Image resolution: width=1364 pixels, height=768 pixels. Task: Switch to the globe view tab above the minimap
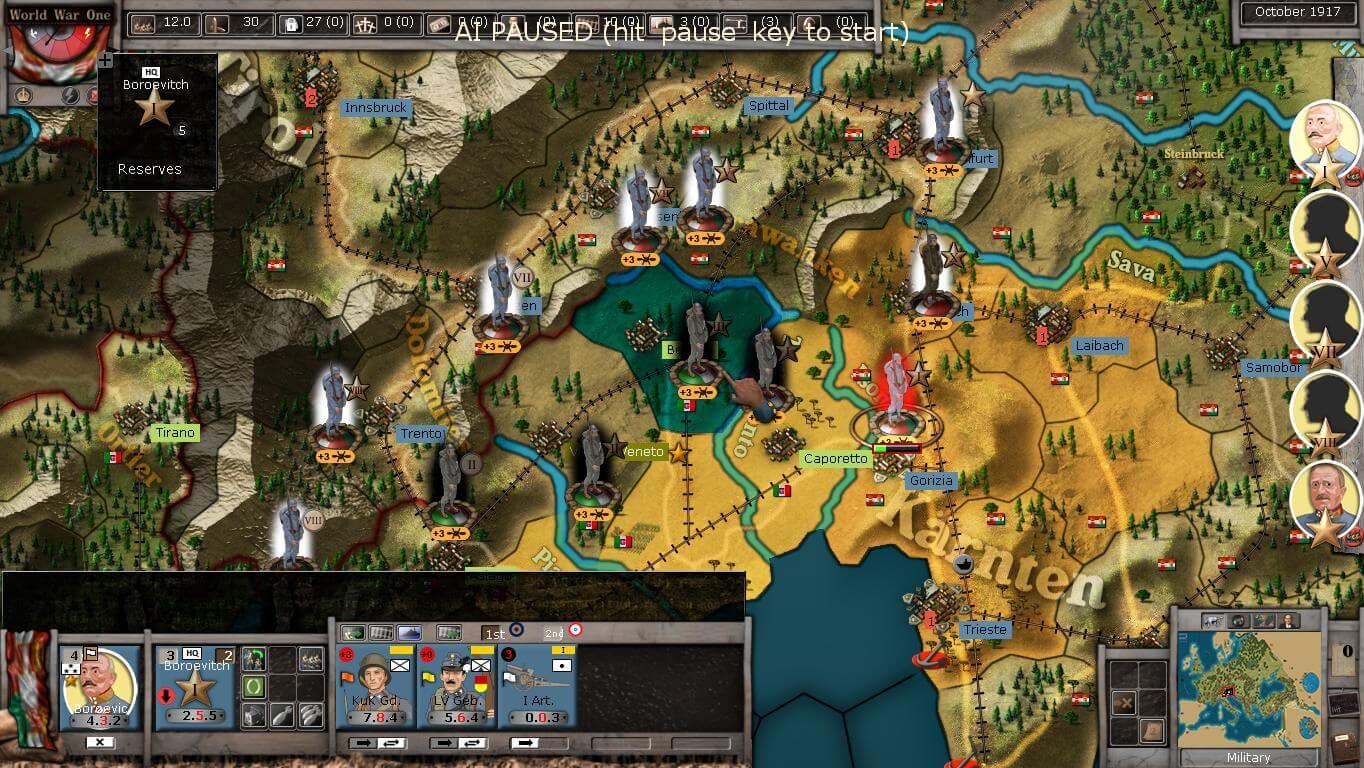pyautogui.click(x=1240, y=621)
